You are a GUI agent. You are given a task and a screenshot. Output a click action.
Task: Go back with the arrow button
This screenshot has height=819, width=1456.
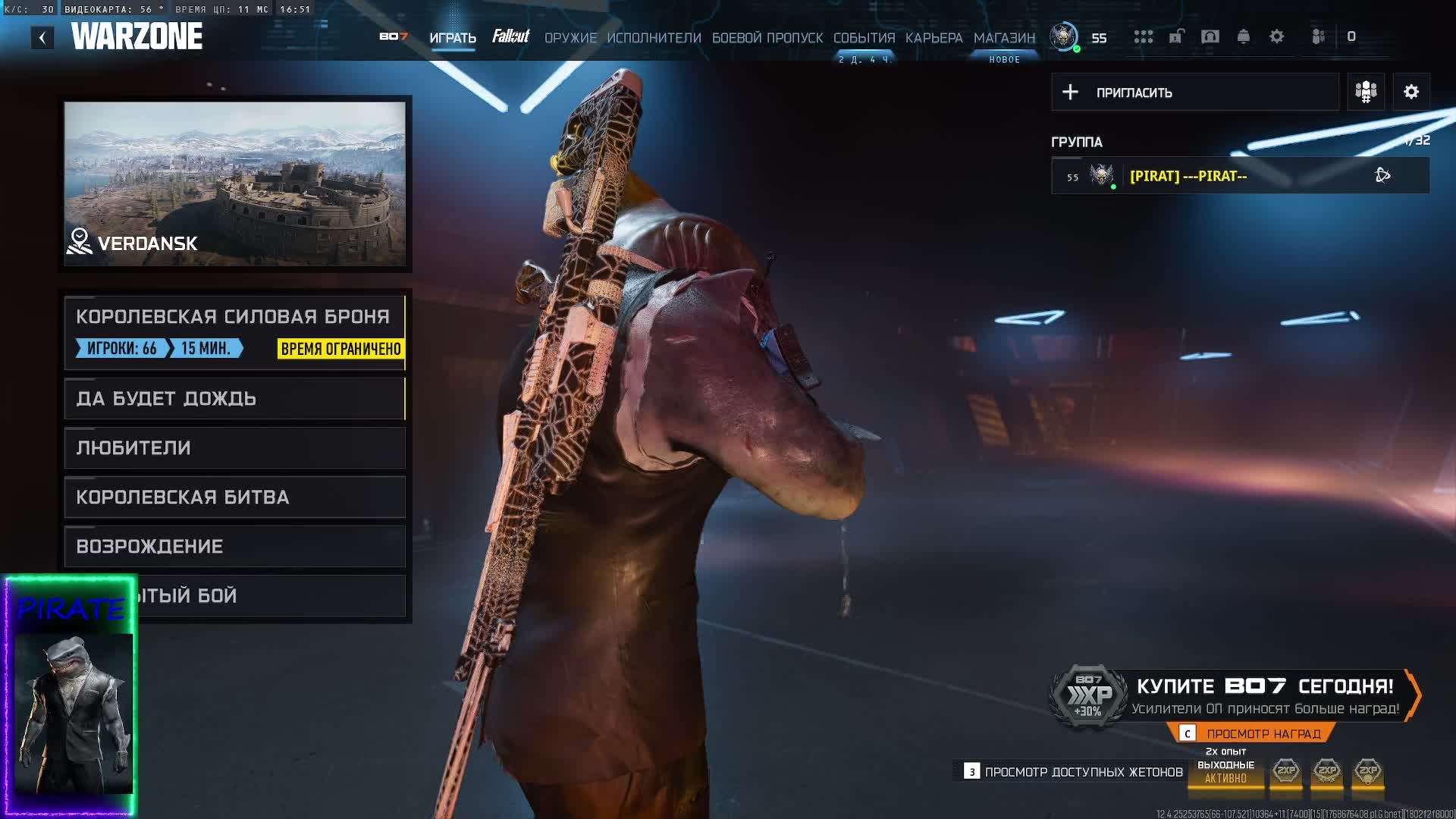(x=42, y=37)
